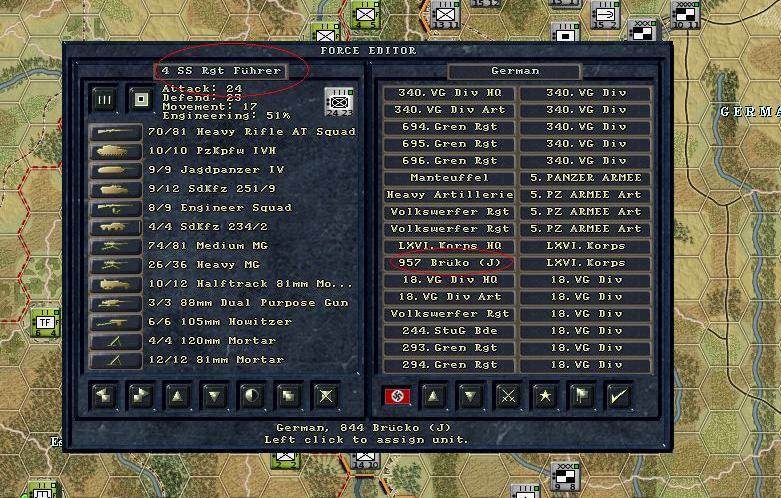Click the German flag button
The image size is (781, 498).
click(396, 396)
